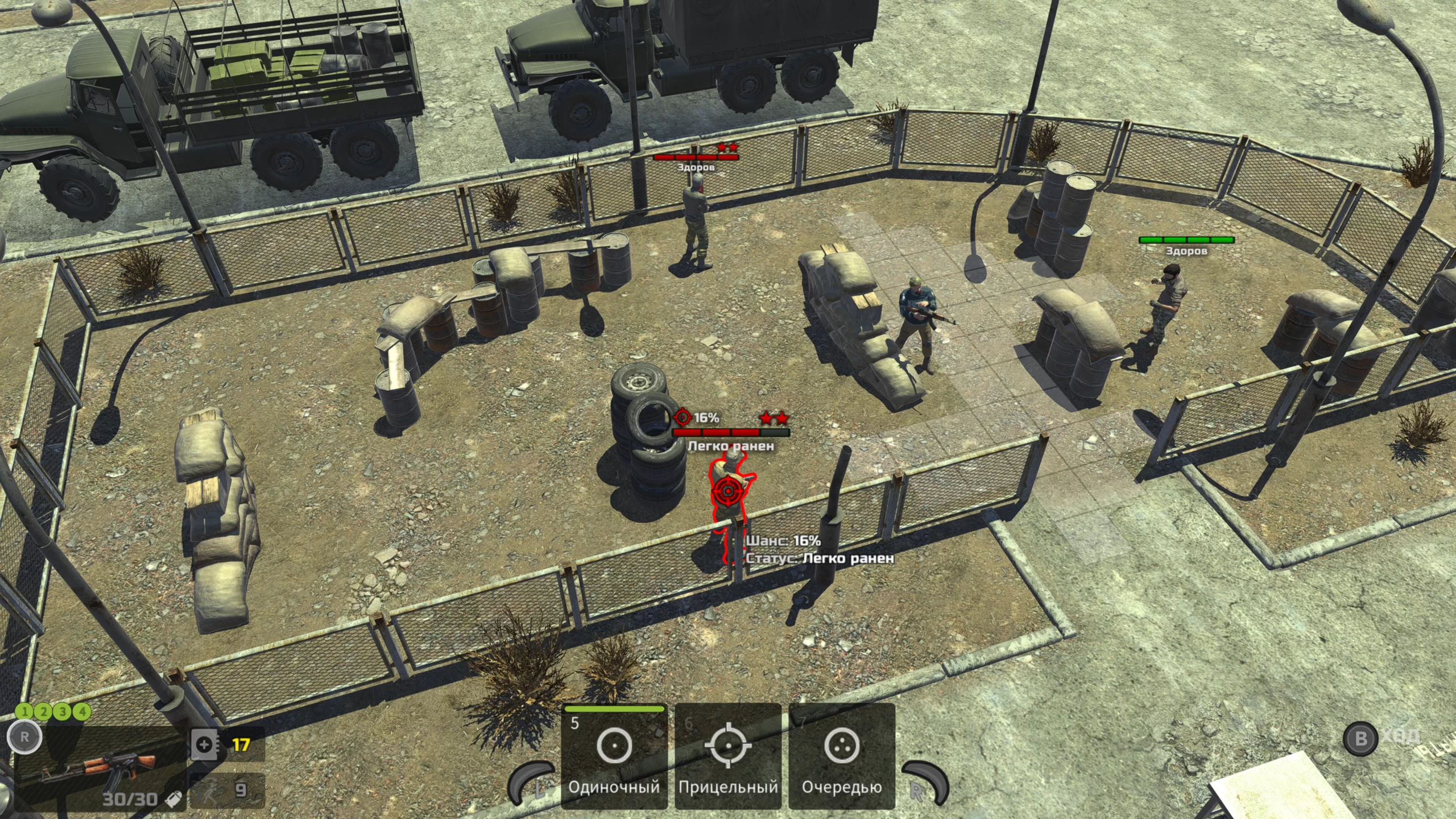Choose squad member number 4
Viewport: 1456px width, 819px height.
(x=82, y=711)
